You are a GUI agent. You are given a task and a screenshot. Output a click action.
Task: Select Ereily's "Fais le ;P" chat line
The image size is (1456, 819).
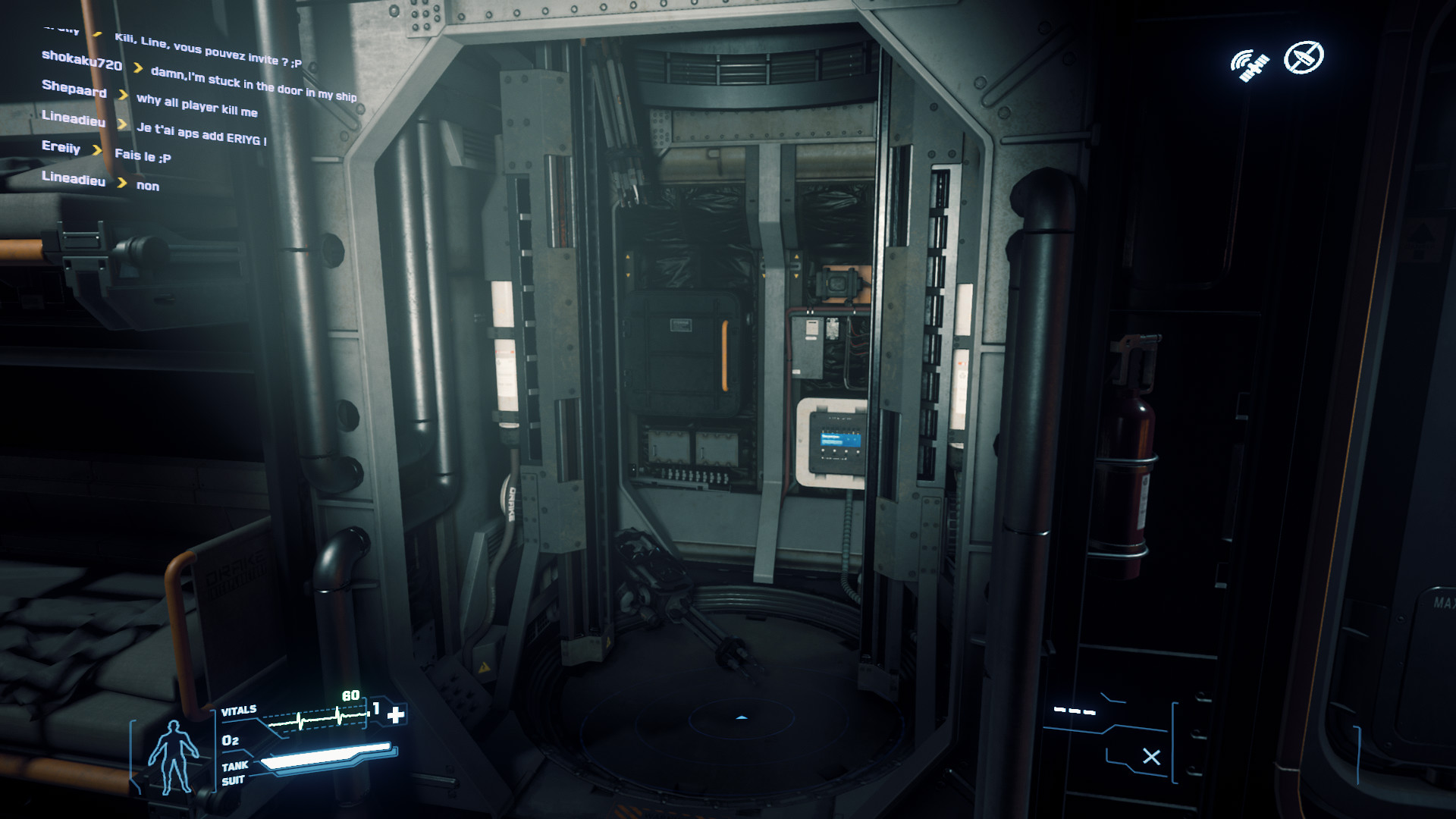pyautogui.click(x=143, y=156)
